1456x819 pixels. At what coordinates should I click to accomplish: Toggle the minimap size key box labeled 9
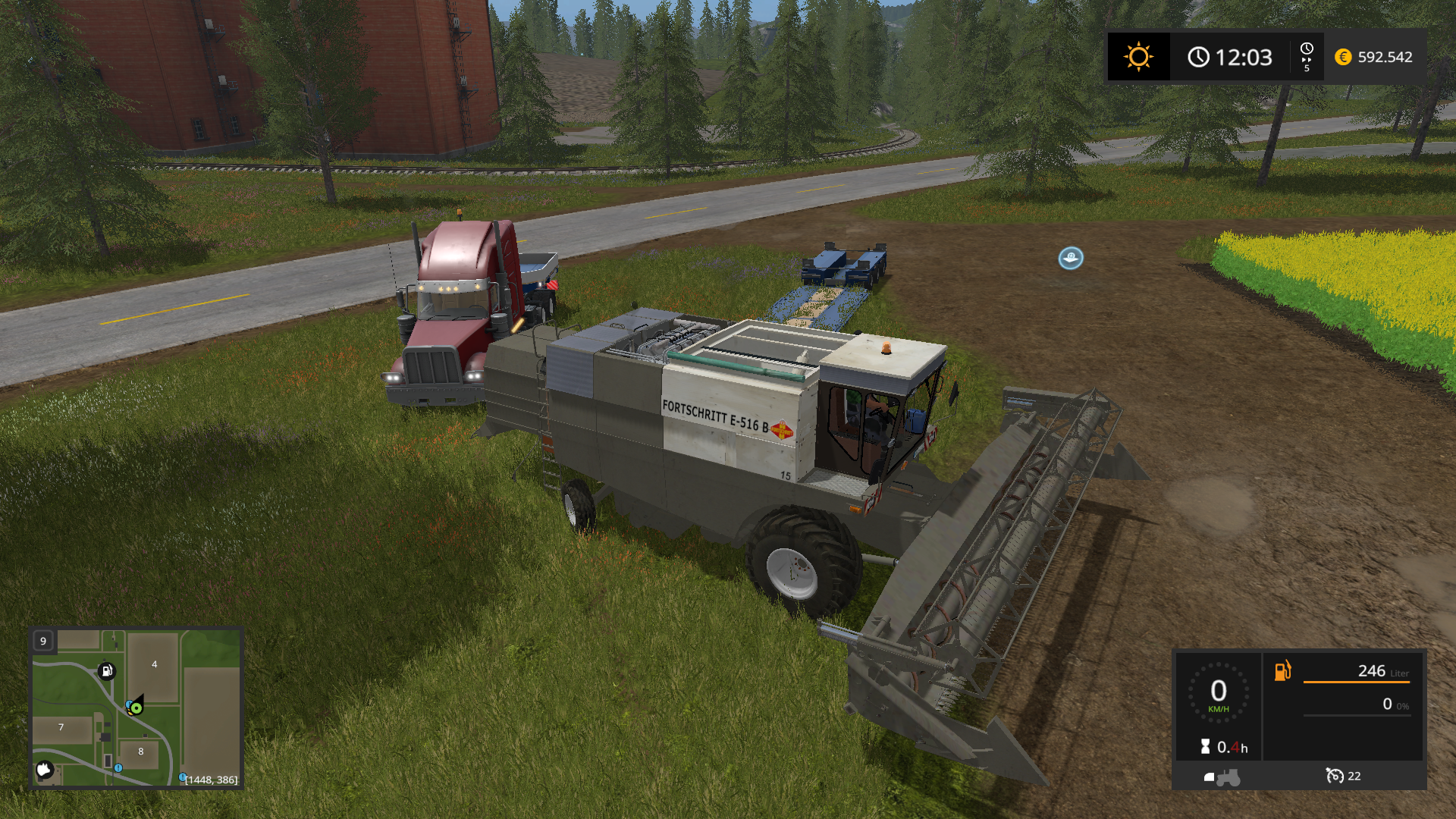pos(43,641)
